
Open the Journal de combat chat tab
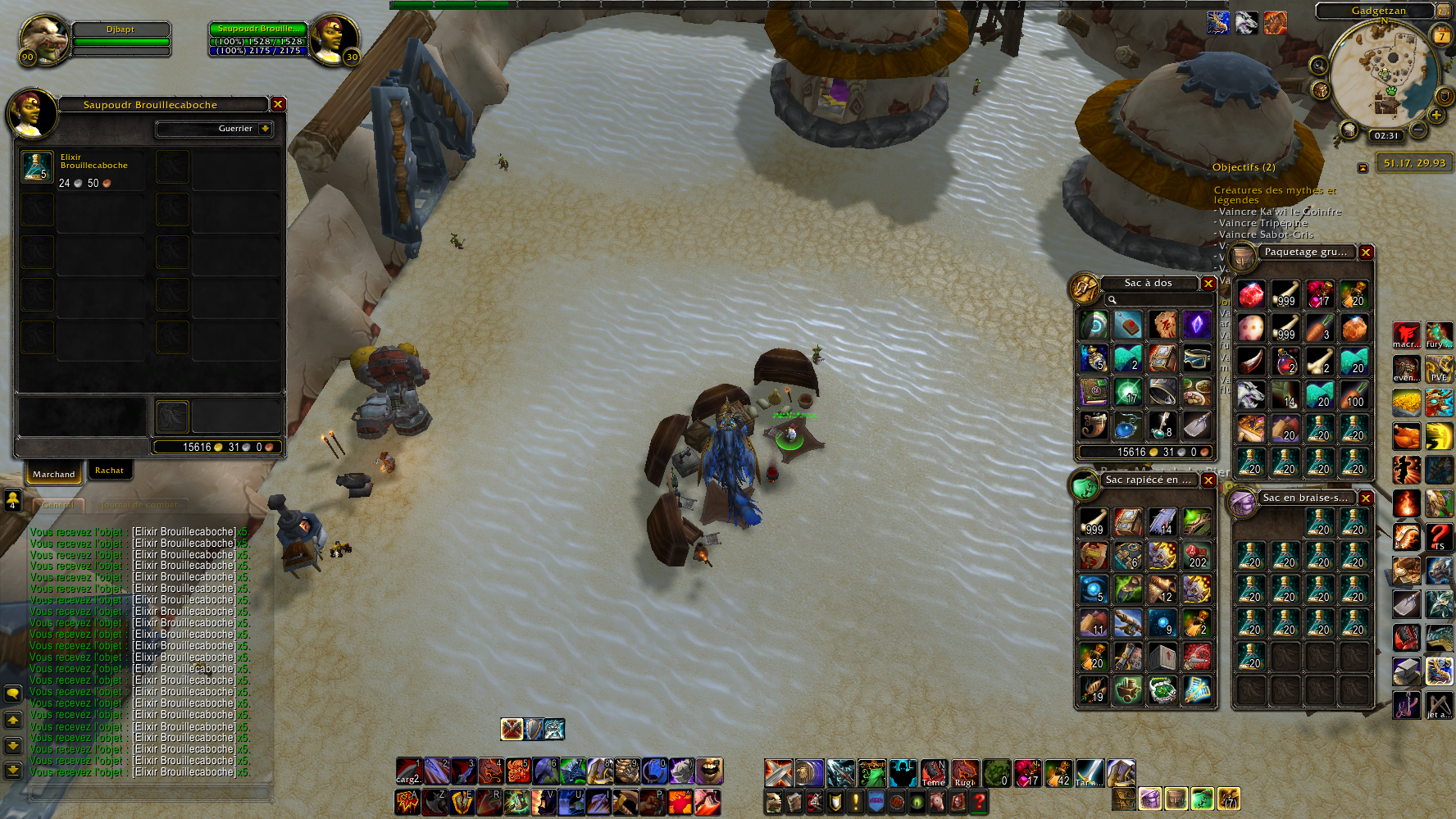pyautogui.click(x=139, y=505)
